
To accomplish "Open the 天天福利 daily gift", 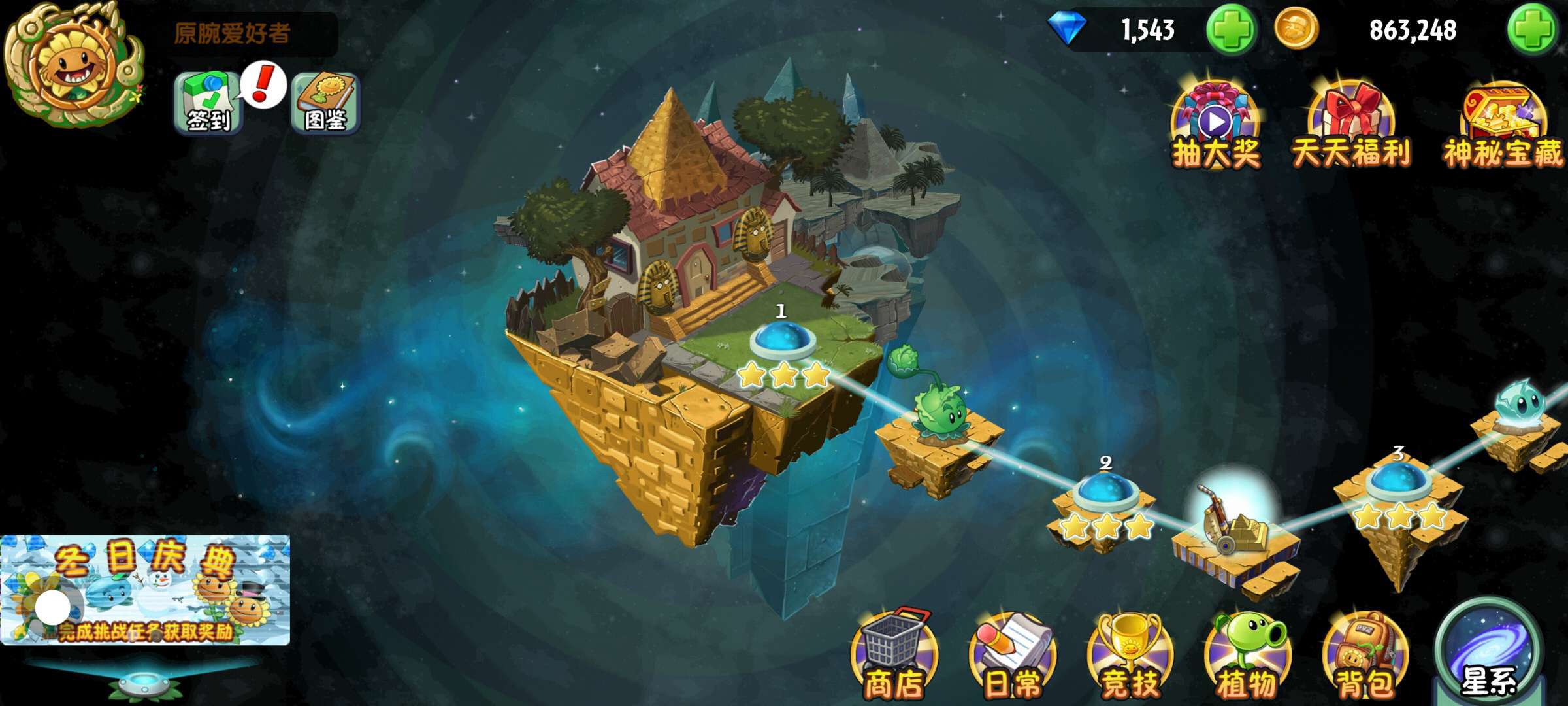I will point(1351,126).
